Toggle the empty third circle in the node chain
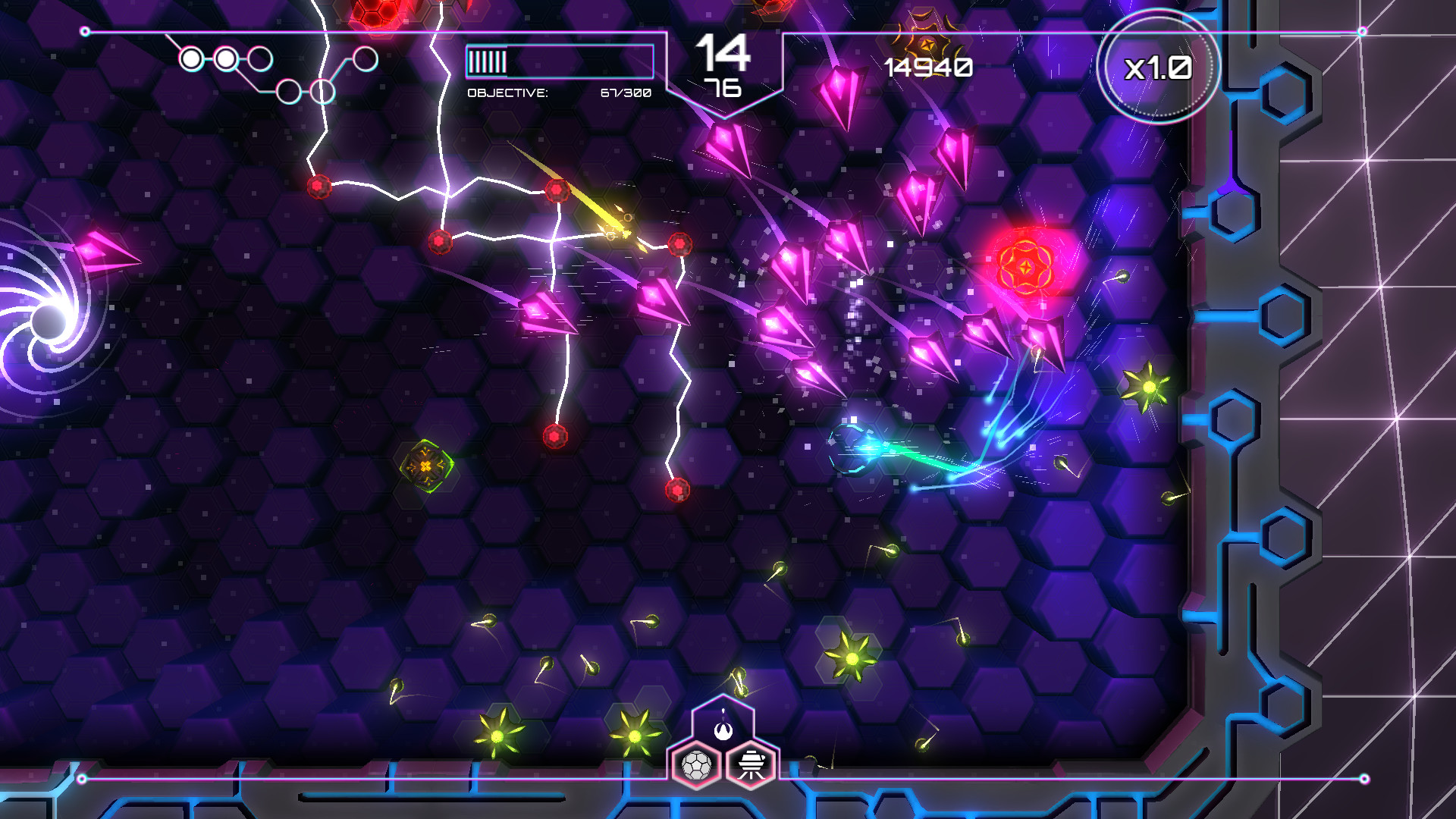This screenshot has width=1456, height=819. coord(260,58)
